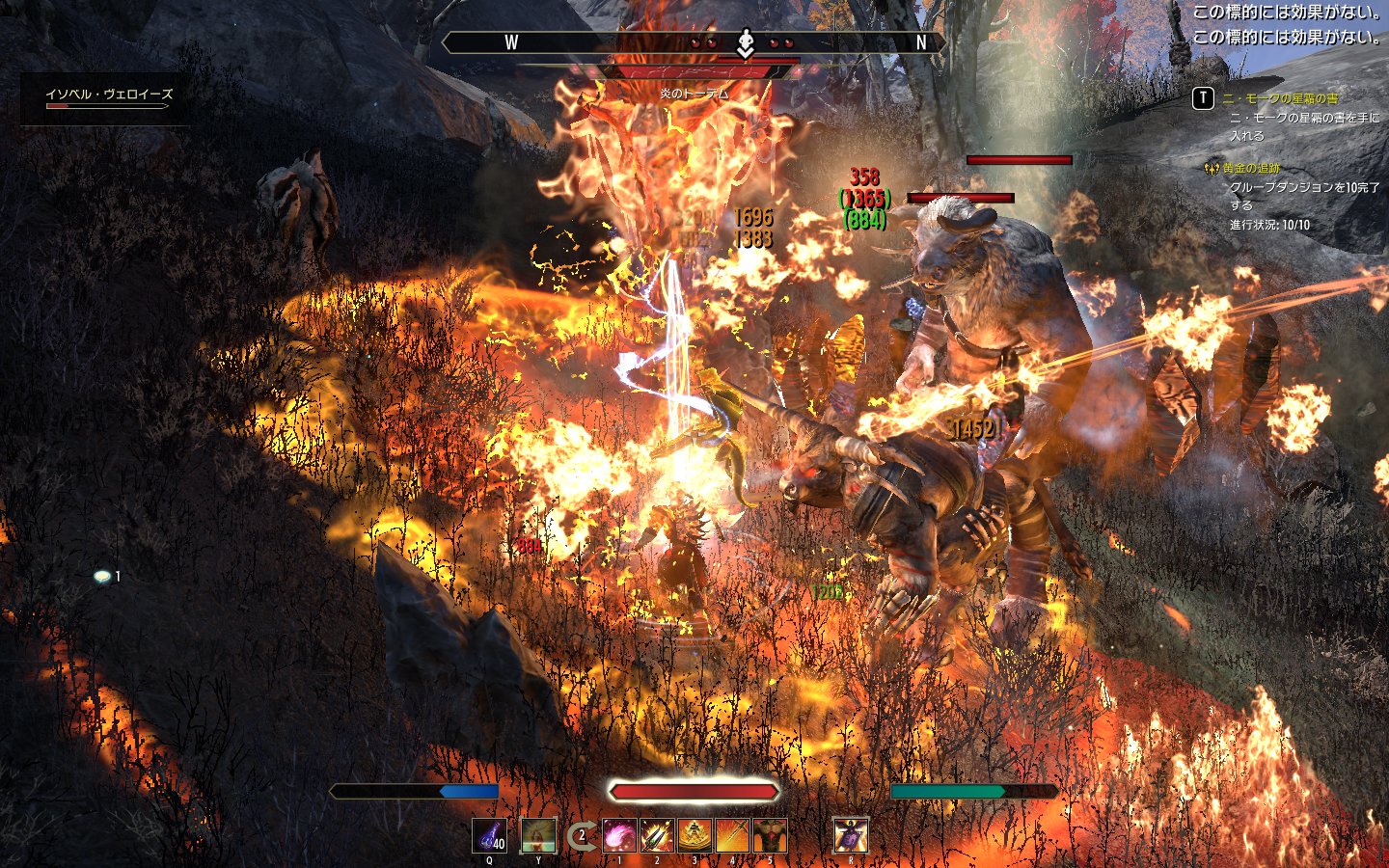
Task: Trigger the golden seated figure ability
Action: [x=694, y=835]
